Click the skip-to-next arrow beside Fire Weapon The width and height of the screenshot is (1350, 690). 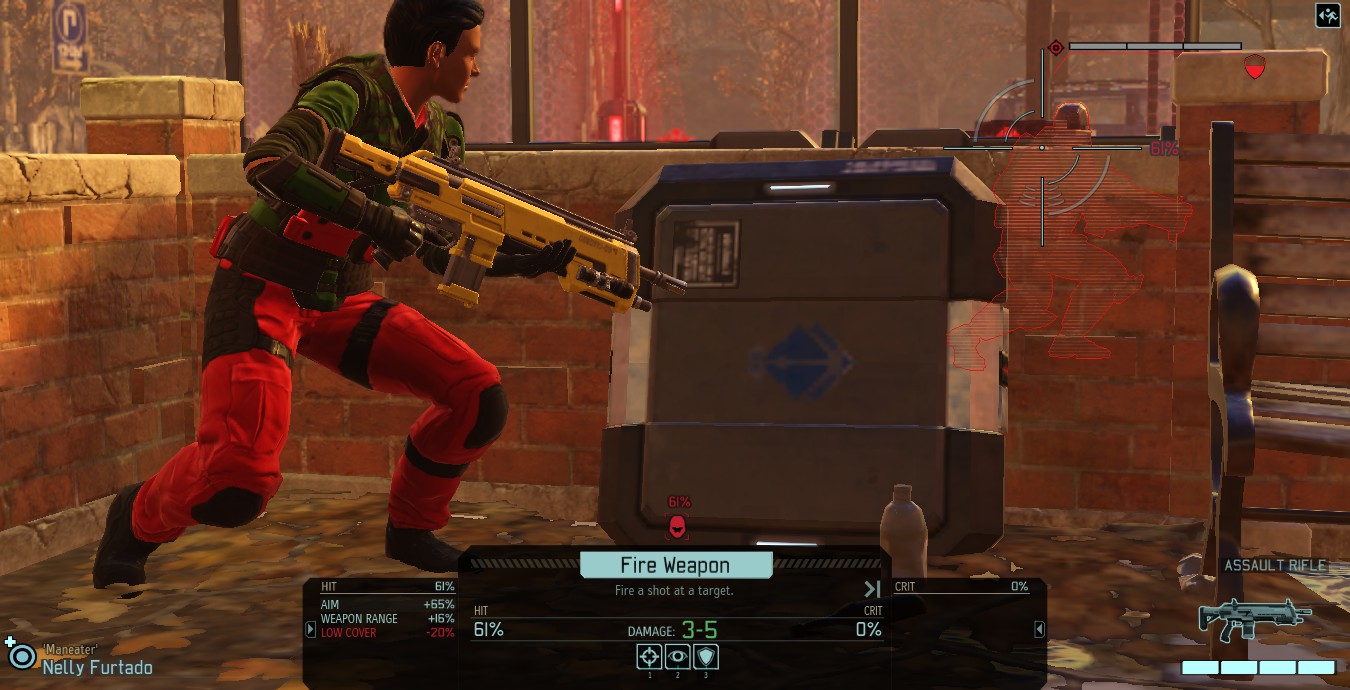[872, 590]
